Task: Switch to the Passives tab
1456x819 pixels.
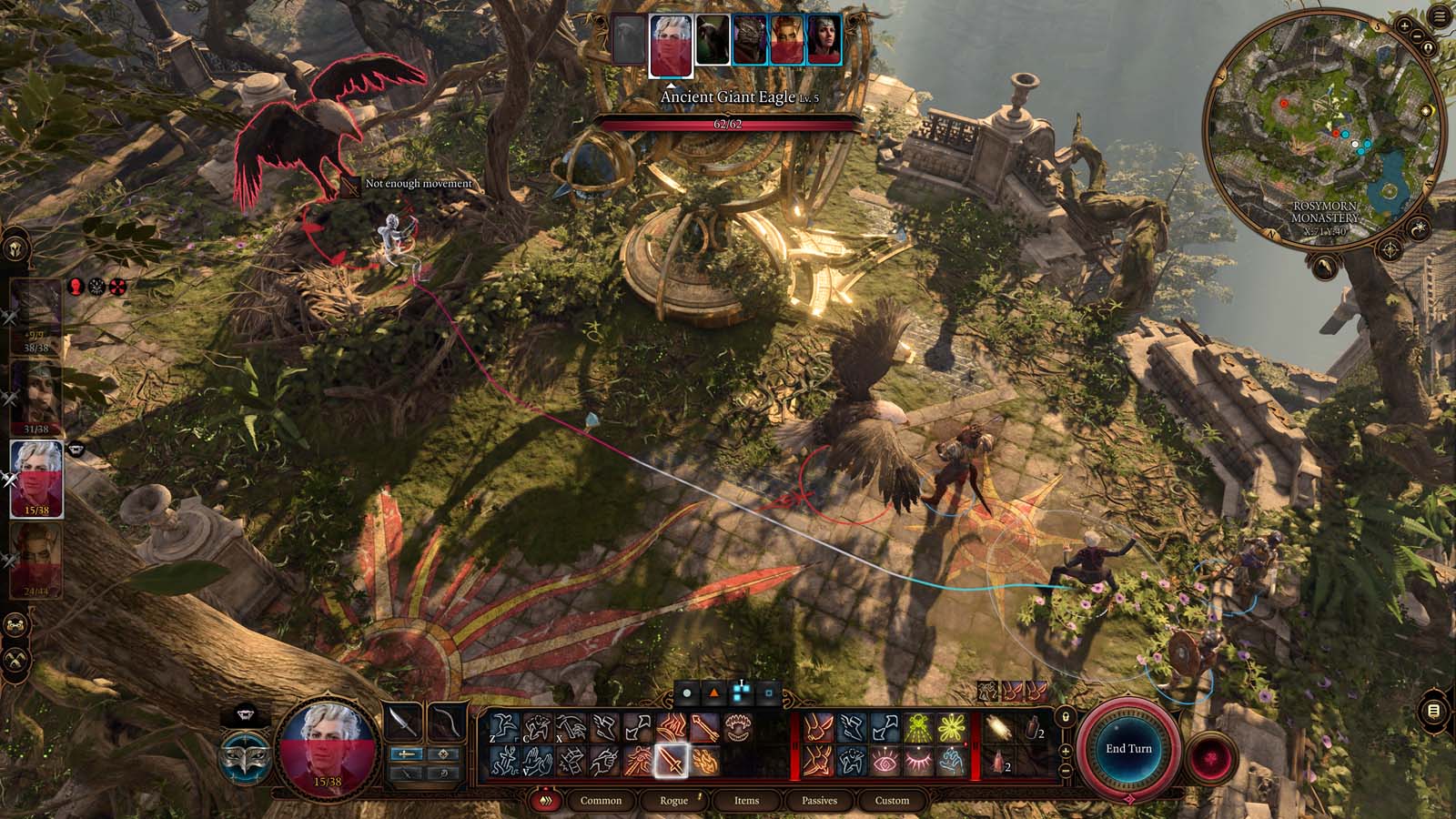Action: [820, 801]
